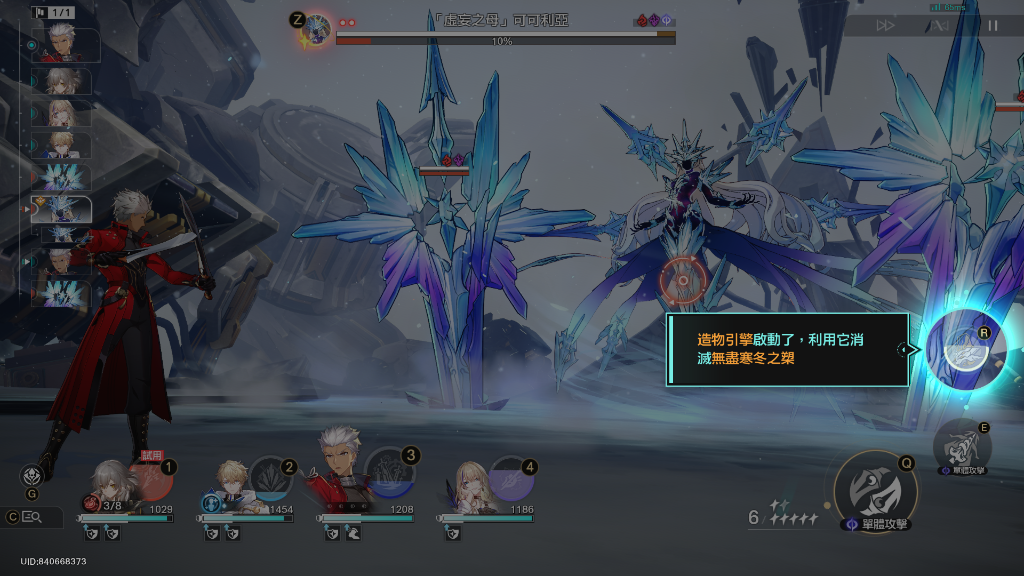Activate the second character's ultimate icon

point(271,478)
